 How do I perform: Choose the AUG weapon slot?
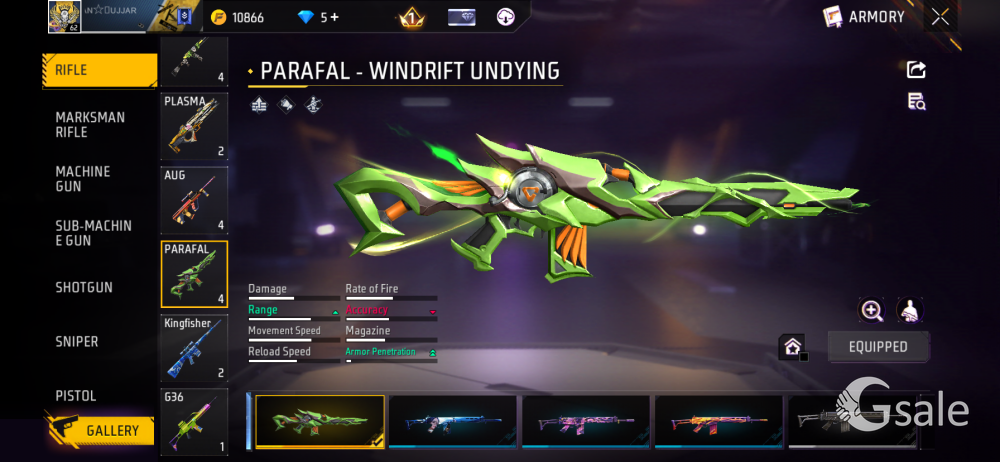(x=194, y=200)
